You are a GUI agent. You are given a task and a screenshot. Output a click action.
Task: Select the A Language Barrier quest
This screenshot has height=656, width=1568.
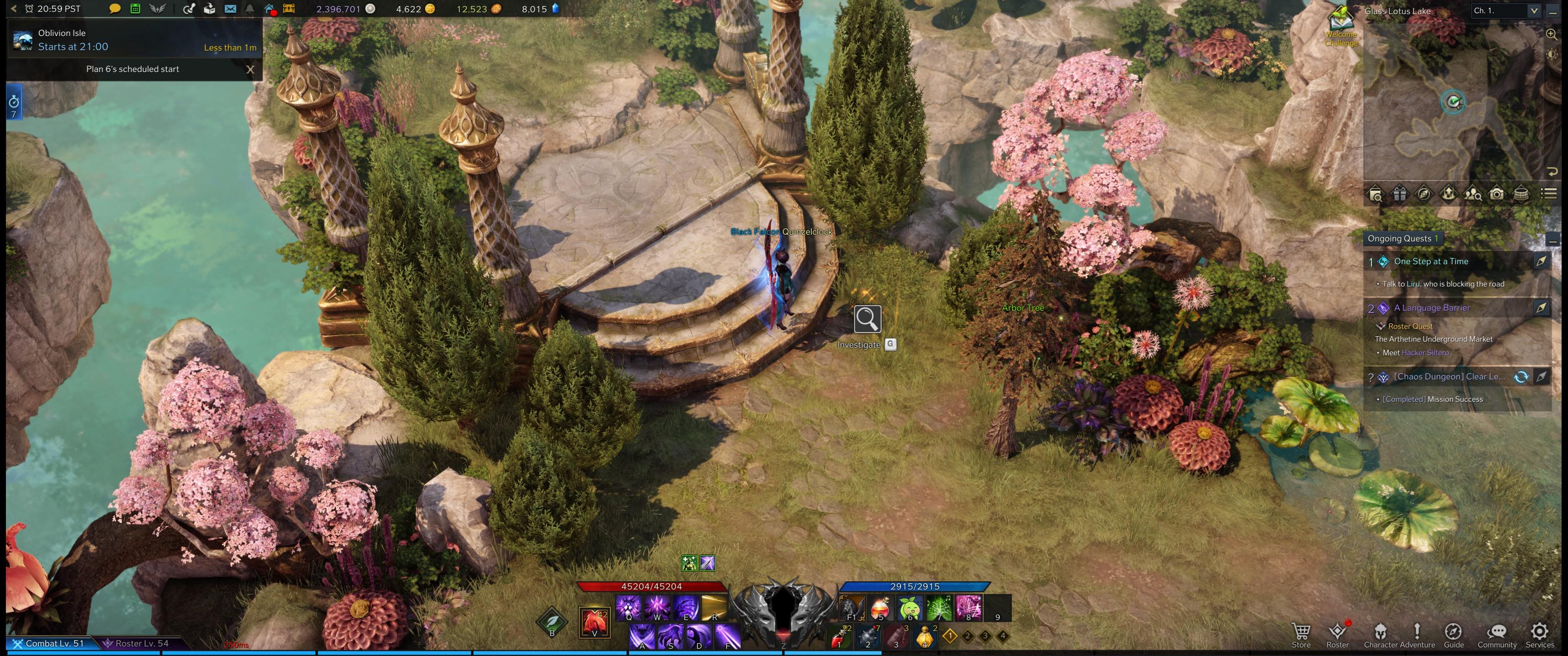coord(1431,308)
